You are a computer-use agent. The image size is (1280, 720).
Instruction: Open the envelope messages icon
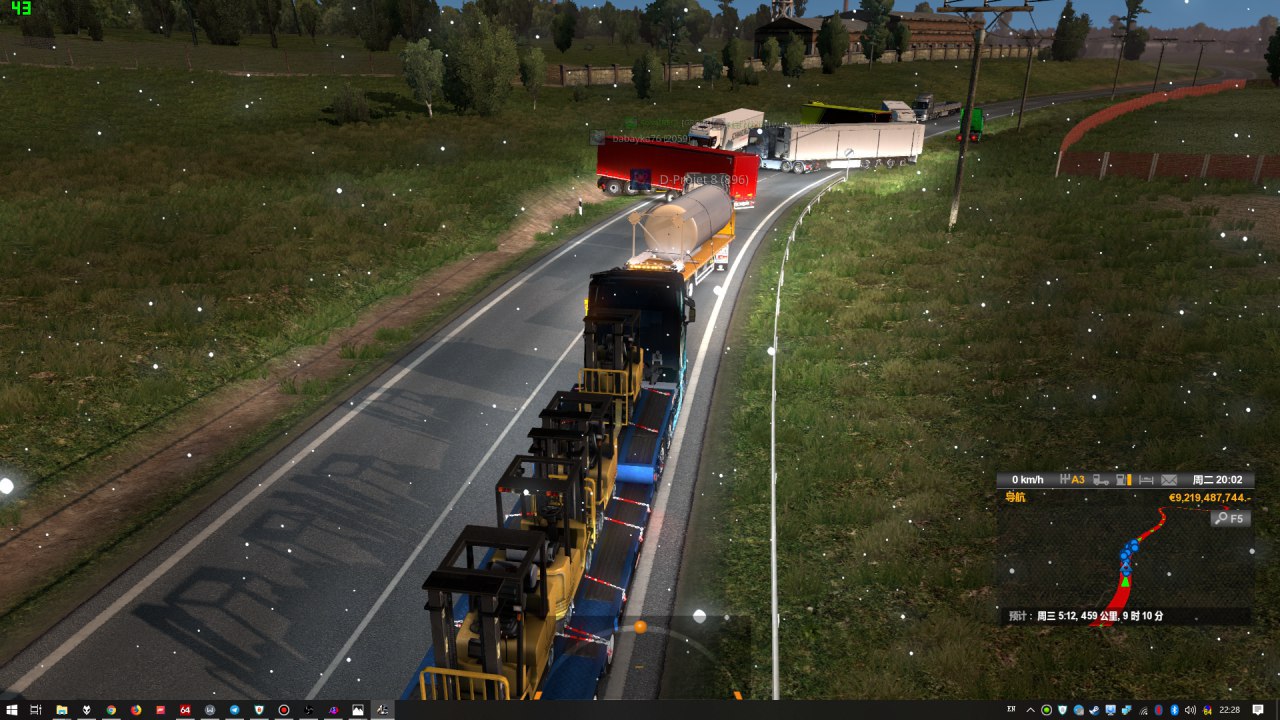pos(1169,480)
